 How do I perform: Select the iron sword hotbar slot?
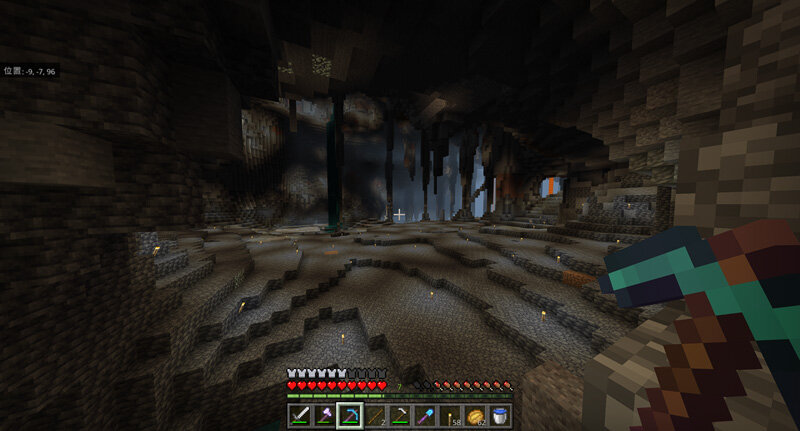(300, 414)
